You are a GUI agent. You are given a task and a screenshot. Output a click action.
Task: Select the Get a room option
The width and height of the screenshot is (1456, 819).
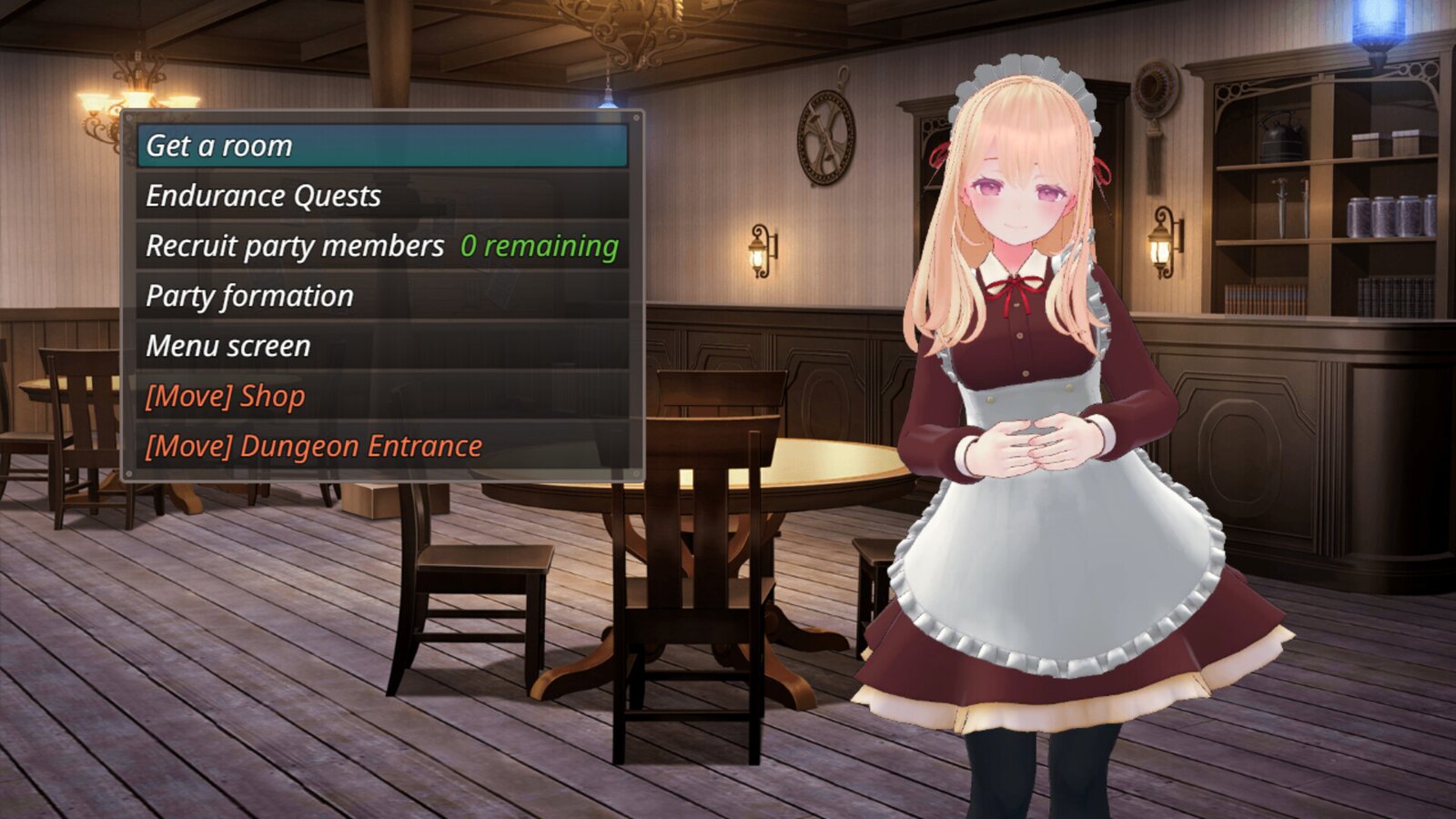coord(382,146)
